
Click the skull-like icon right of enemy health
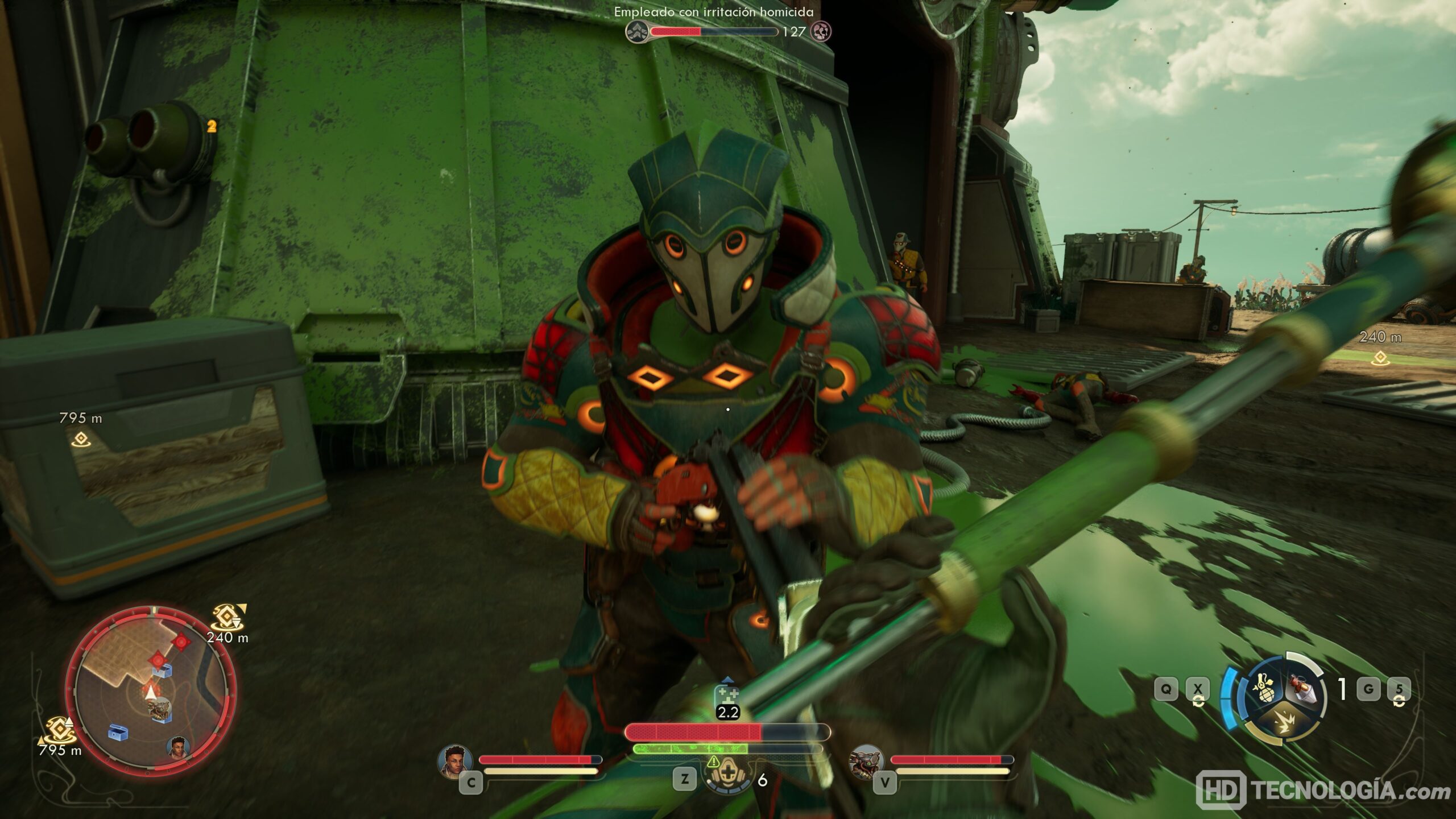click(x=821, y=31)
